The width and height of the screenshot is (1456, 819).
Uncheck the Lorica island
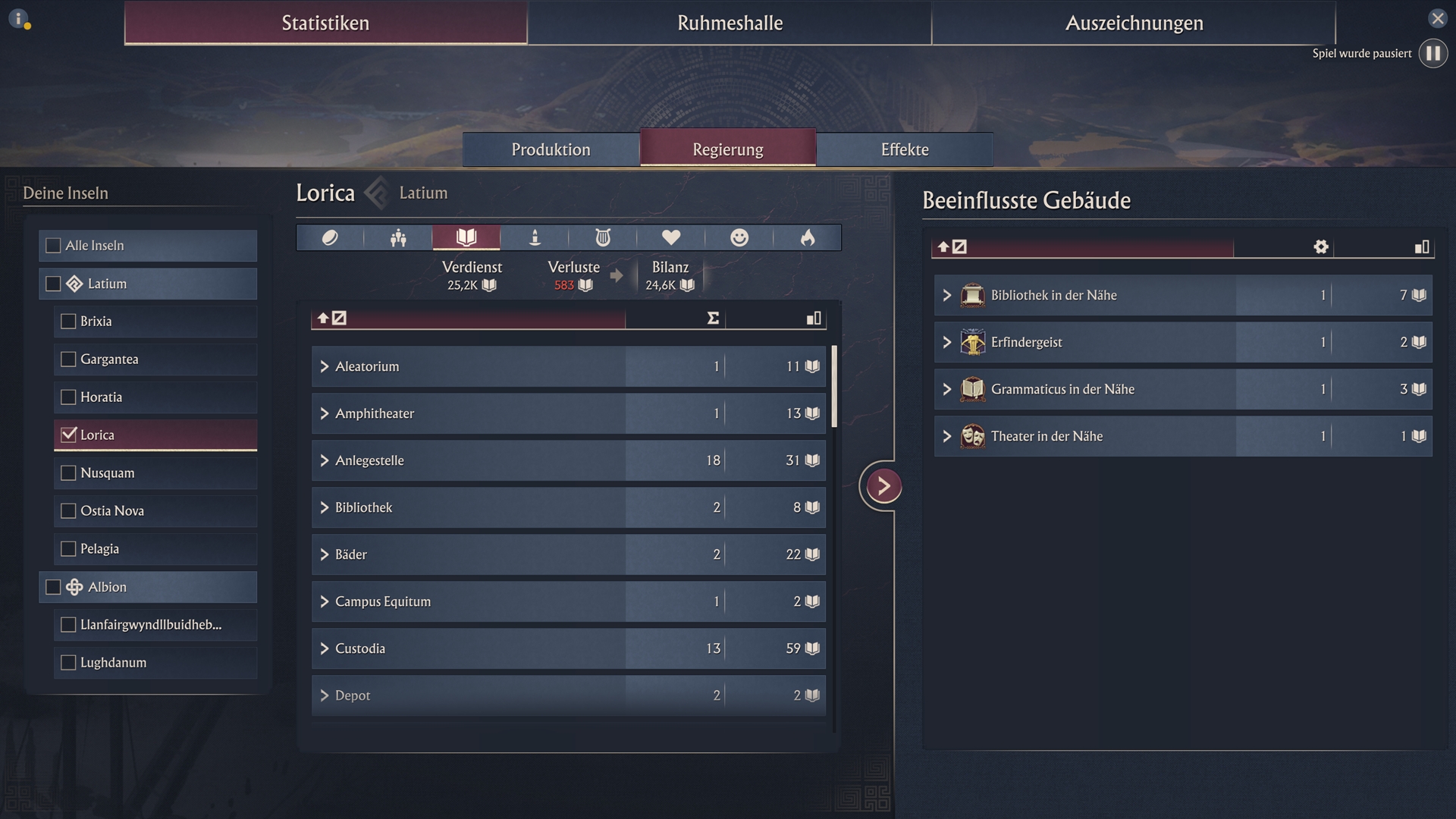click(68, 435)
